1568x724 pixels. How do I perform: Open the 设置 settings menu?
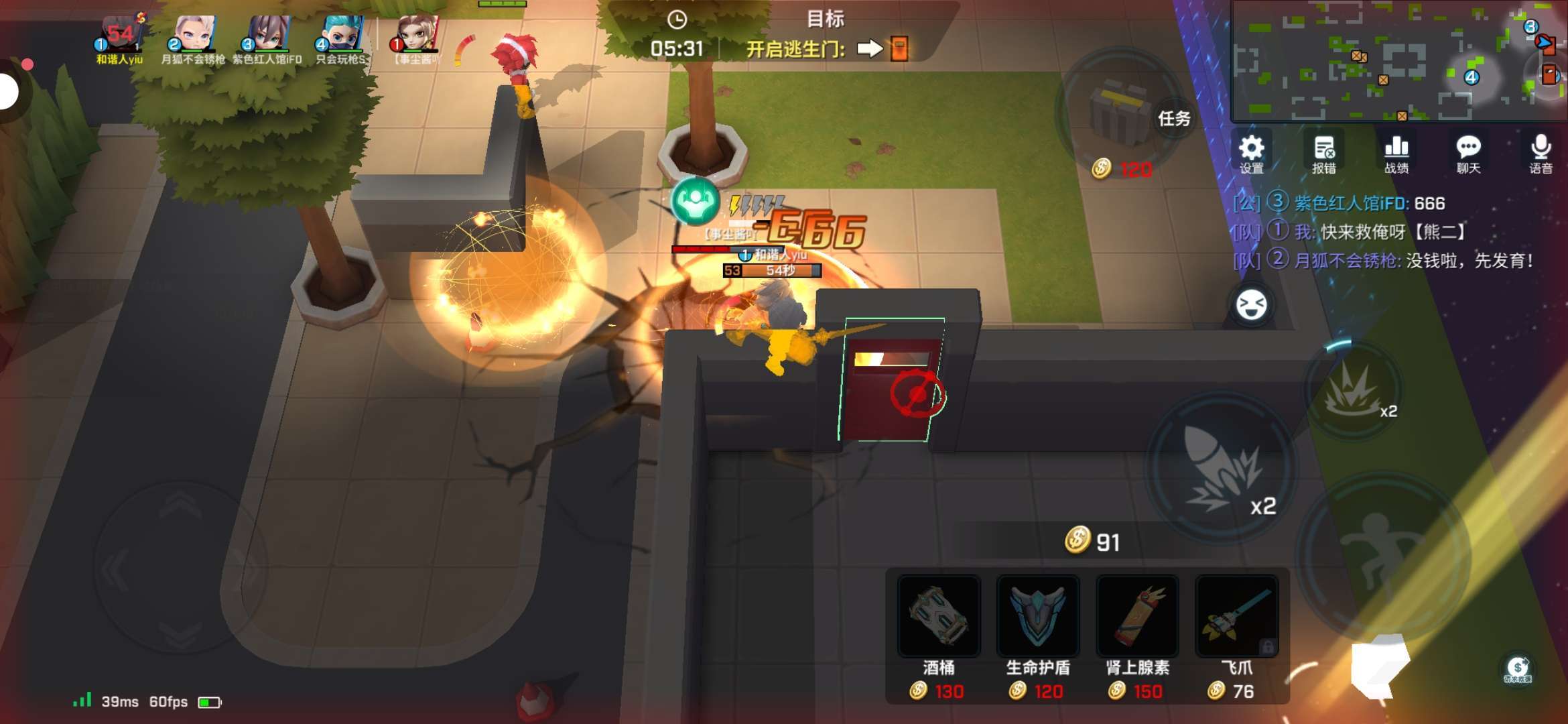click(x=1250, y=154)
